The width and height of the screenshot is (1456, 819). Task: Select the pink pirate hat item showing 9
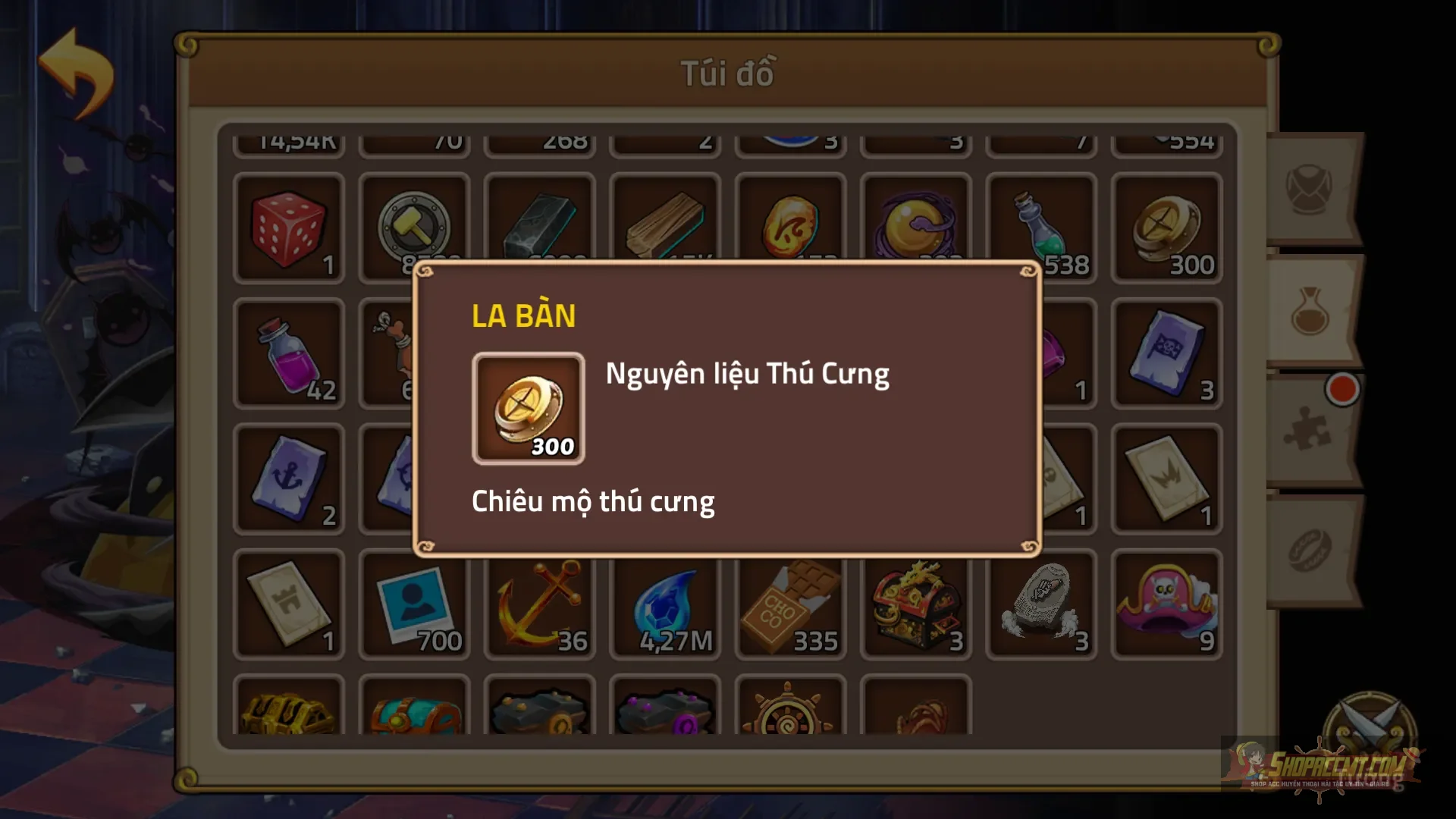click(x=1166, y=603)
